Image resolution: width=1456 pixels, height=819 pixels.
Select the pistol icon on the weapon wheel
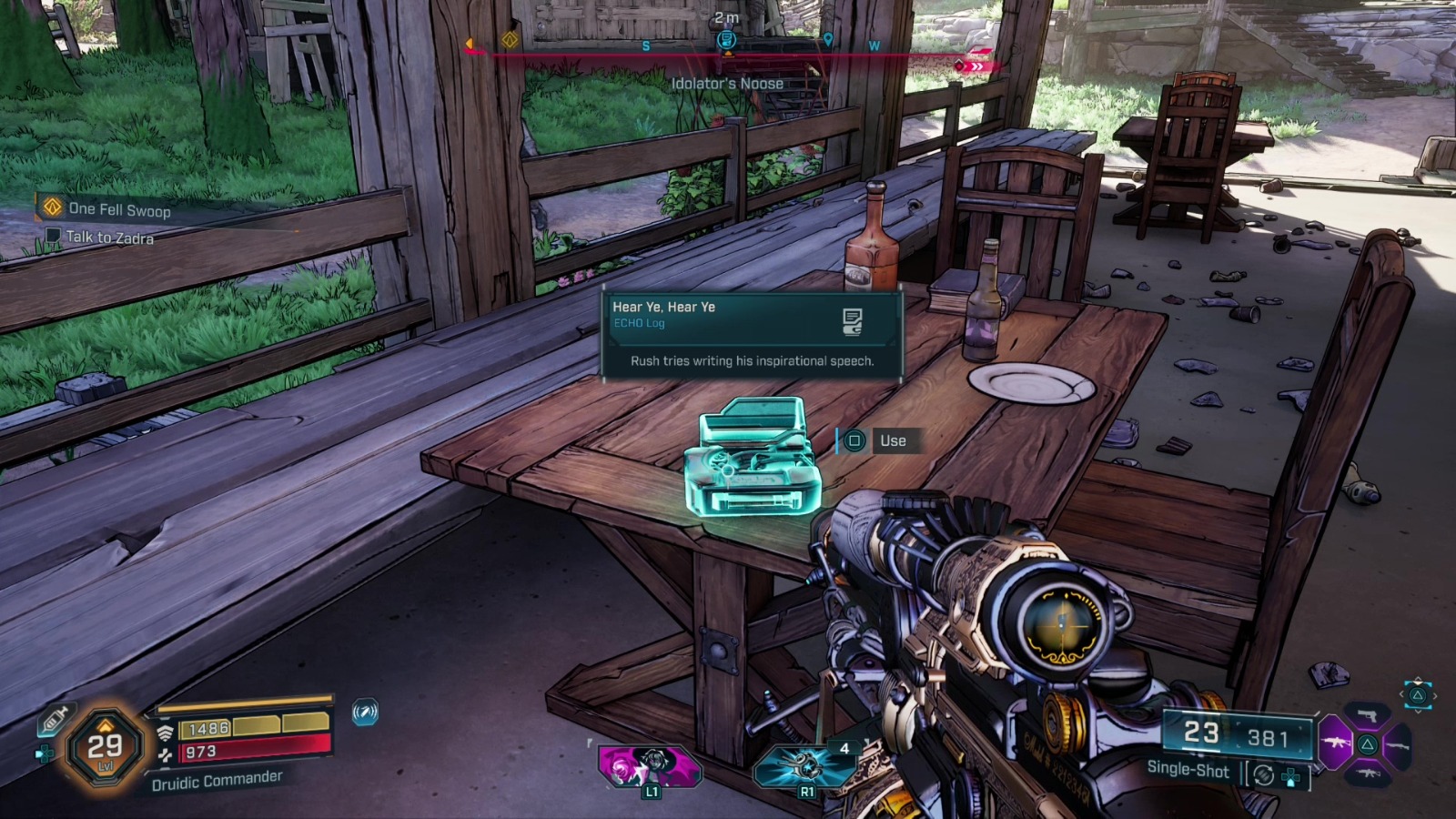tap(1367, 716)
